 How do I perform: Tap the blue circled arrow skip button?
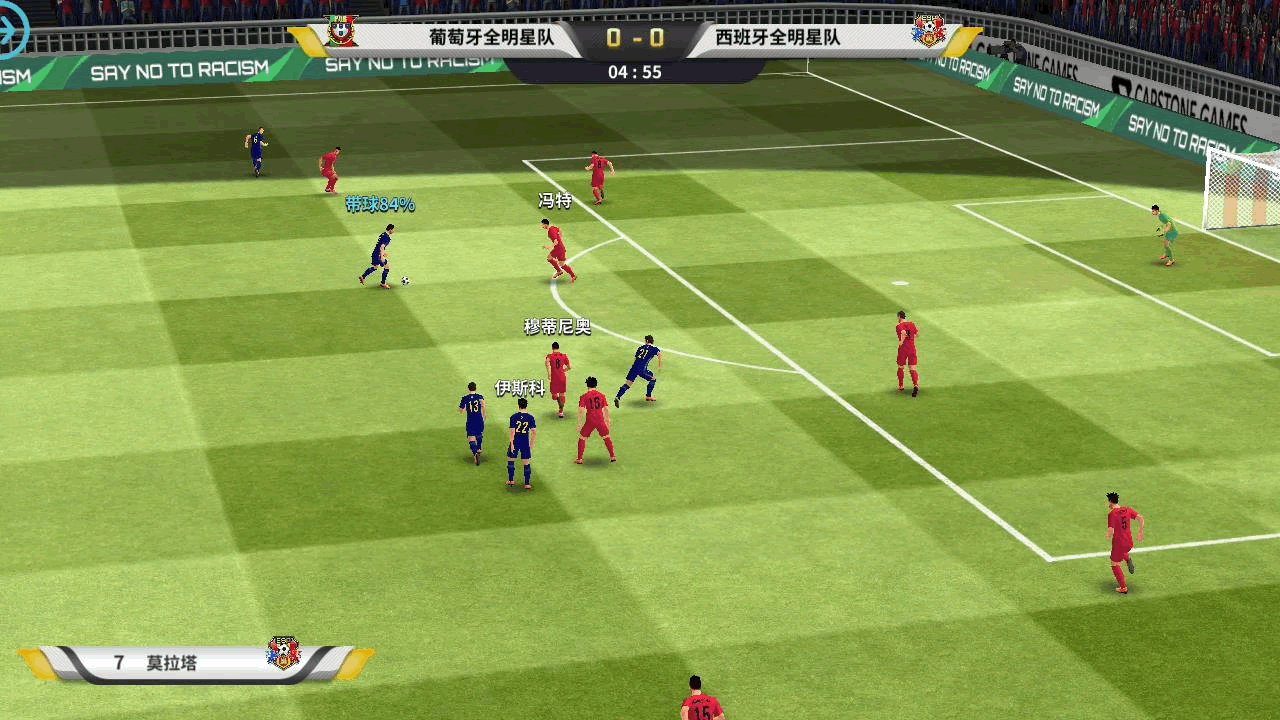10,32
